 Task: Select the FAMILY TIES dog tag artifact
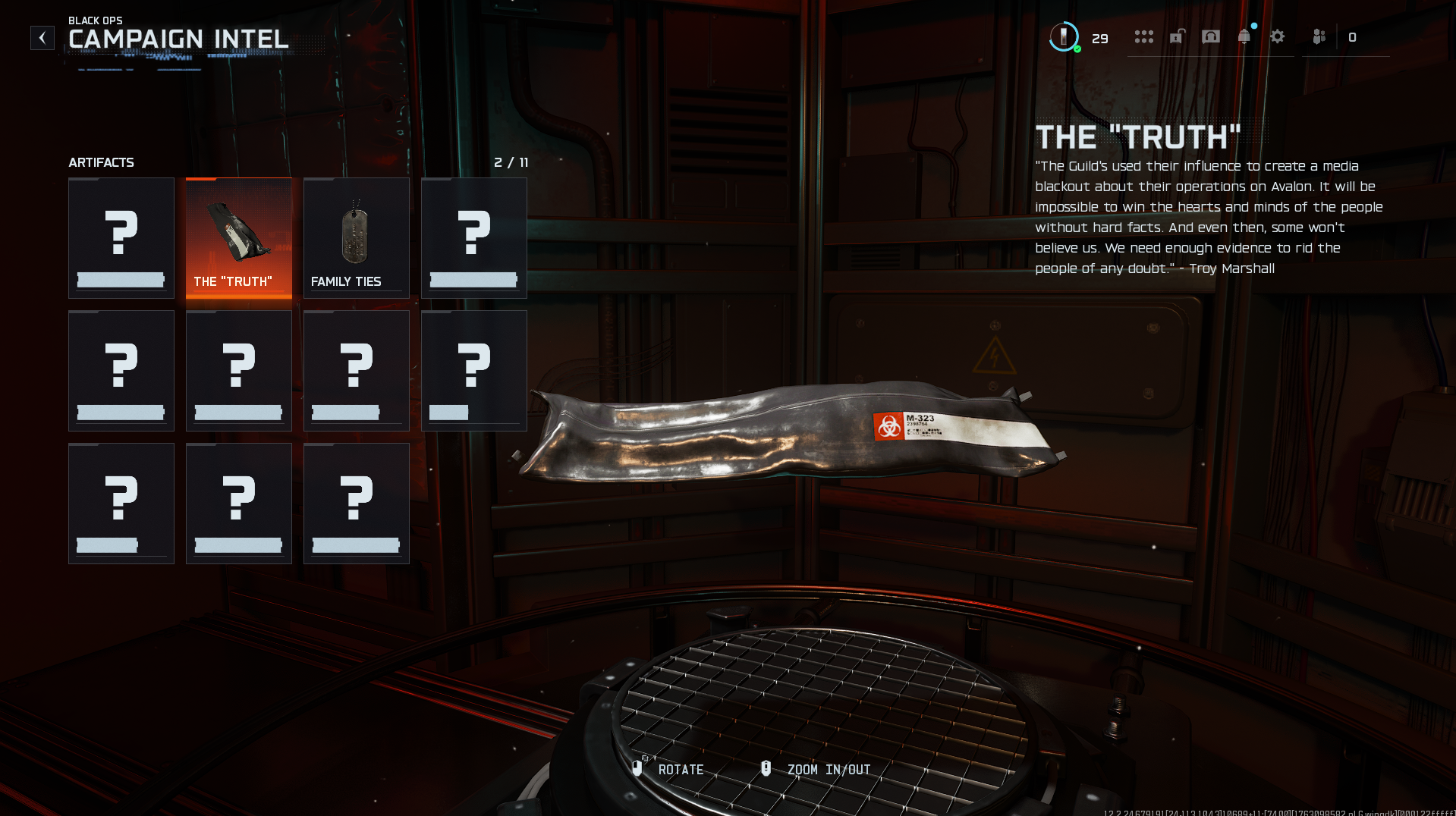(357, 238)
